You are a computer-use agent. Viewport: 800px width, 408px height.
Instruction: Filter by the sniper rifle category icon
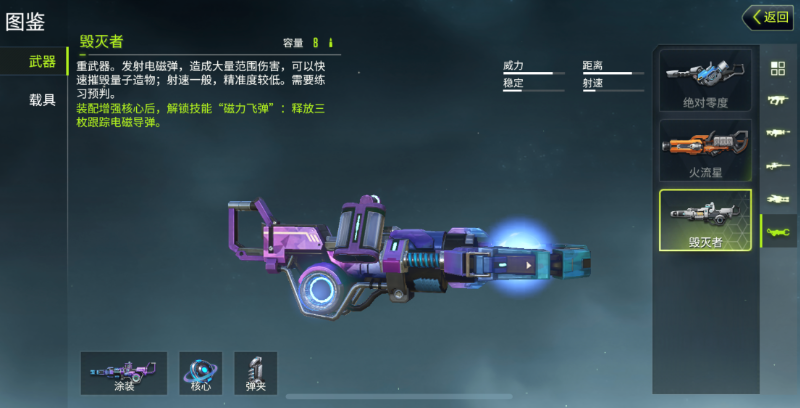(777, 166)
